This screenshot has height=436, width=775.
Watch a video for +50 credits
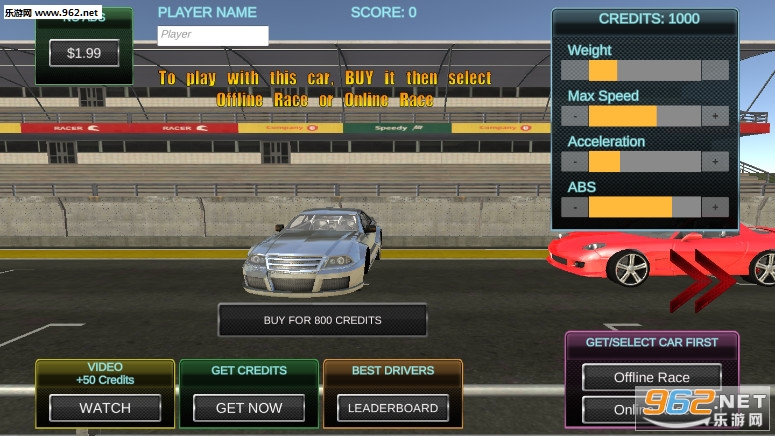(105, 407)
